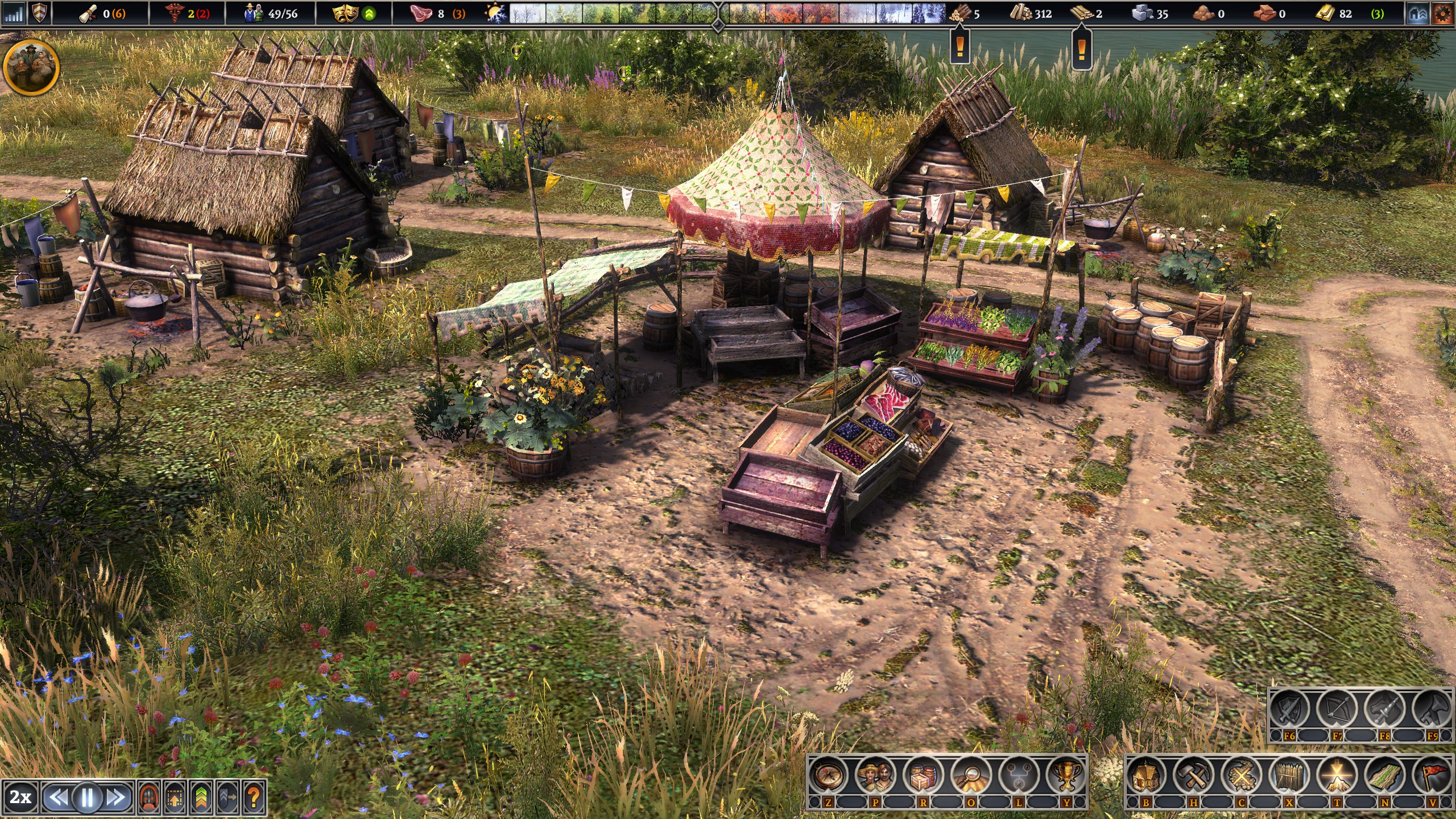Speed up game time with fast-forward arrows
This screenshot has height=819, width=1456.
point(117,797)
